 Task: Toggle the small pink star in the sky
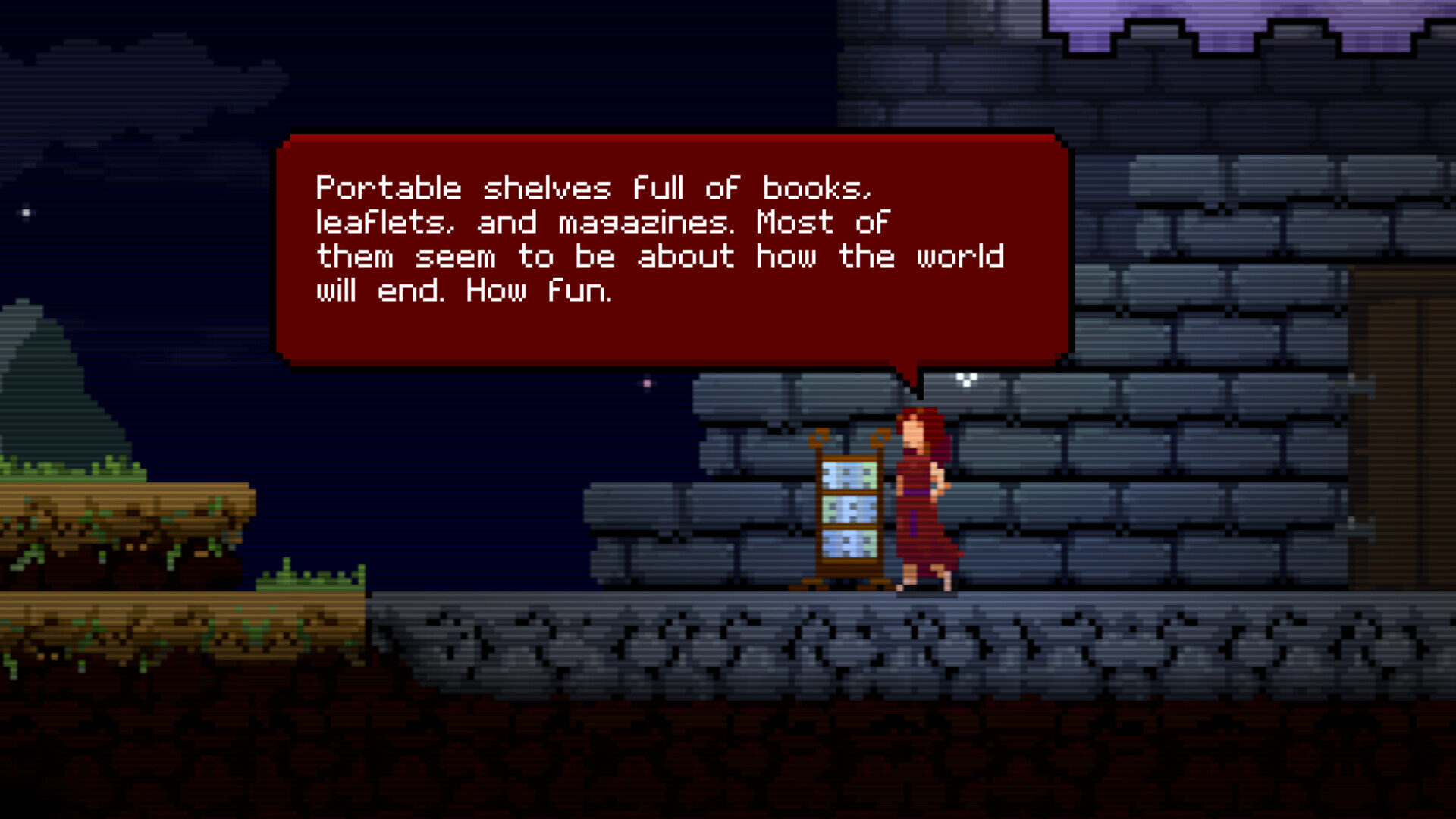tap(645, 381)
